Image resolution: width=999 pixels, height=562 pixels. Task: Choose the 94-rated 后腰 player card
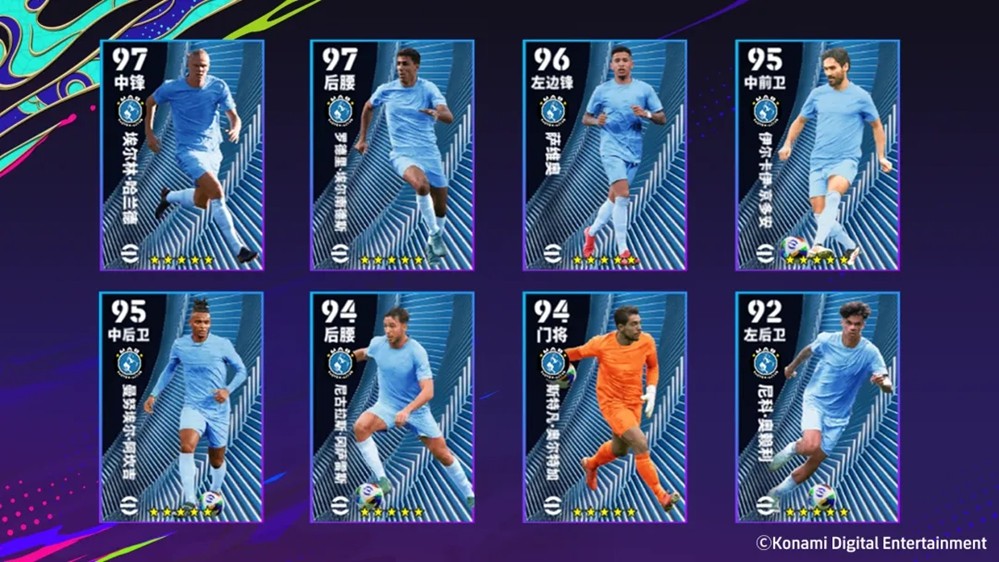pyautogui.click(x=392, y=407)
